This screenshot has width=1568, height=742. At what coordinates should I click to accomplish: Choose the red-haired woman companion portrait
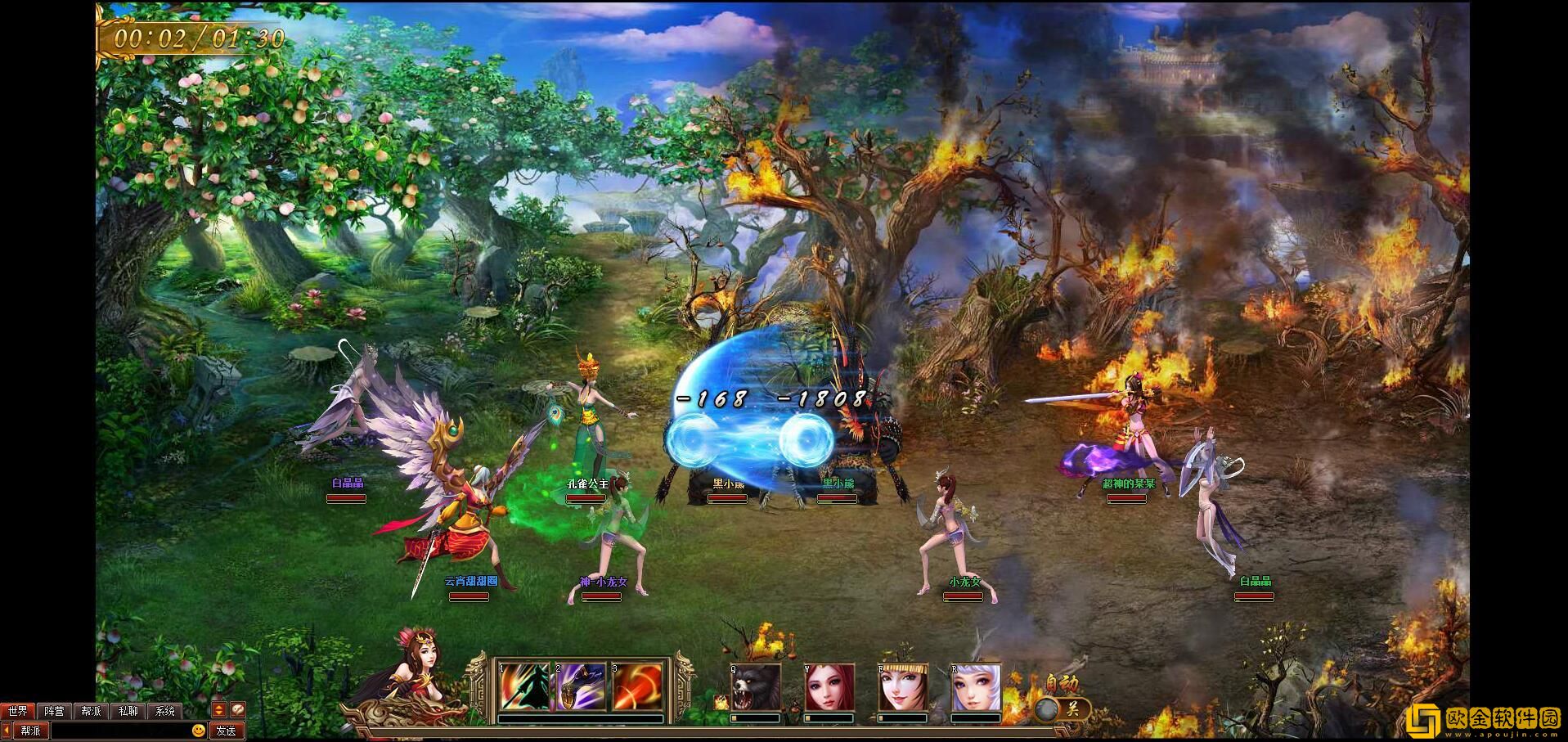click(x=829, y=688)
